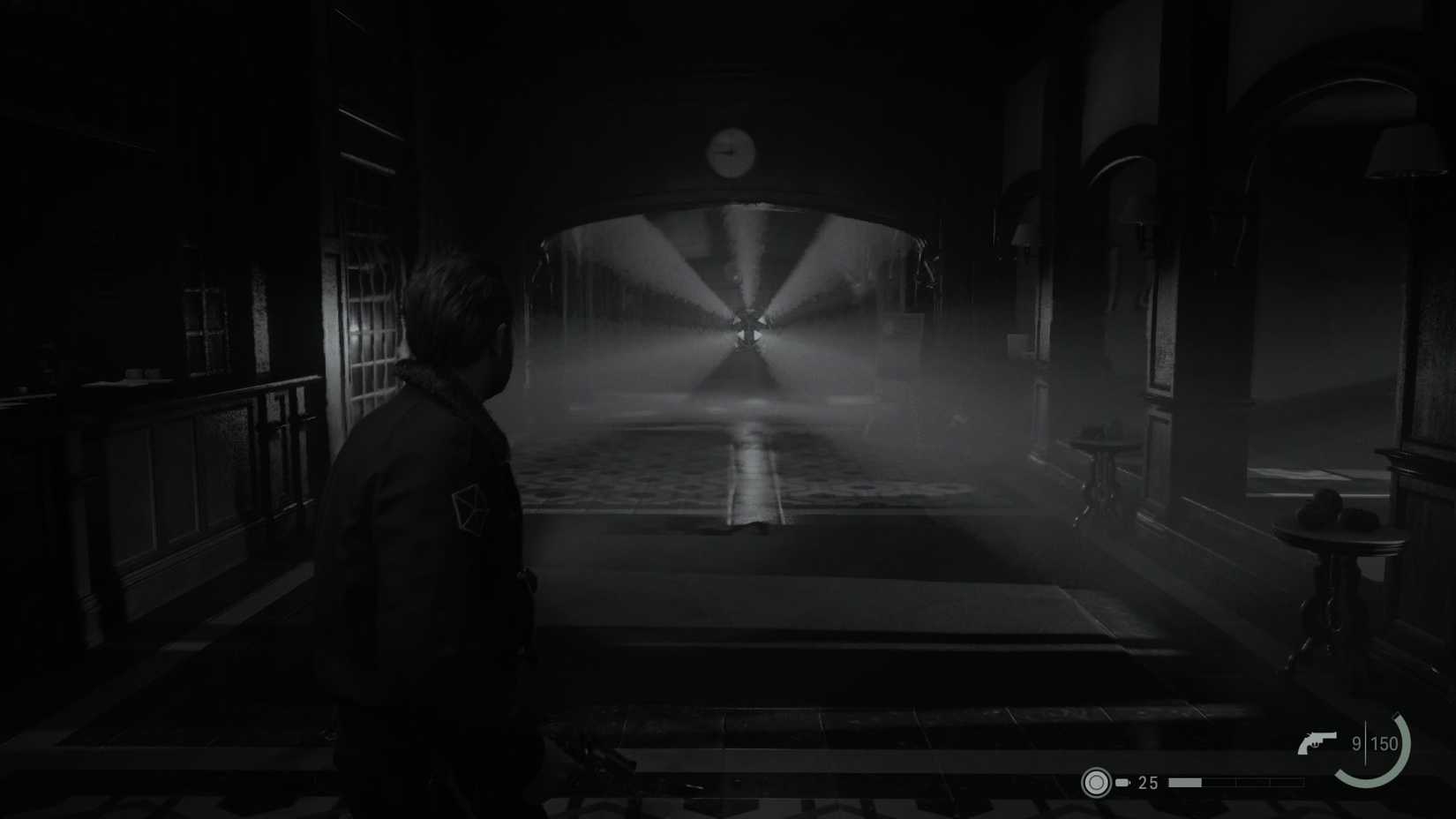The width and height of the screenshot is (1456, 819).
Task: Select the revolver weapon icon
Action: point(1317,742)
